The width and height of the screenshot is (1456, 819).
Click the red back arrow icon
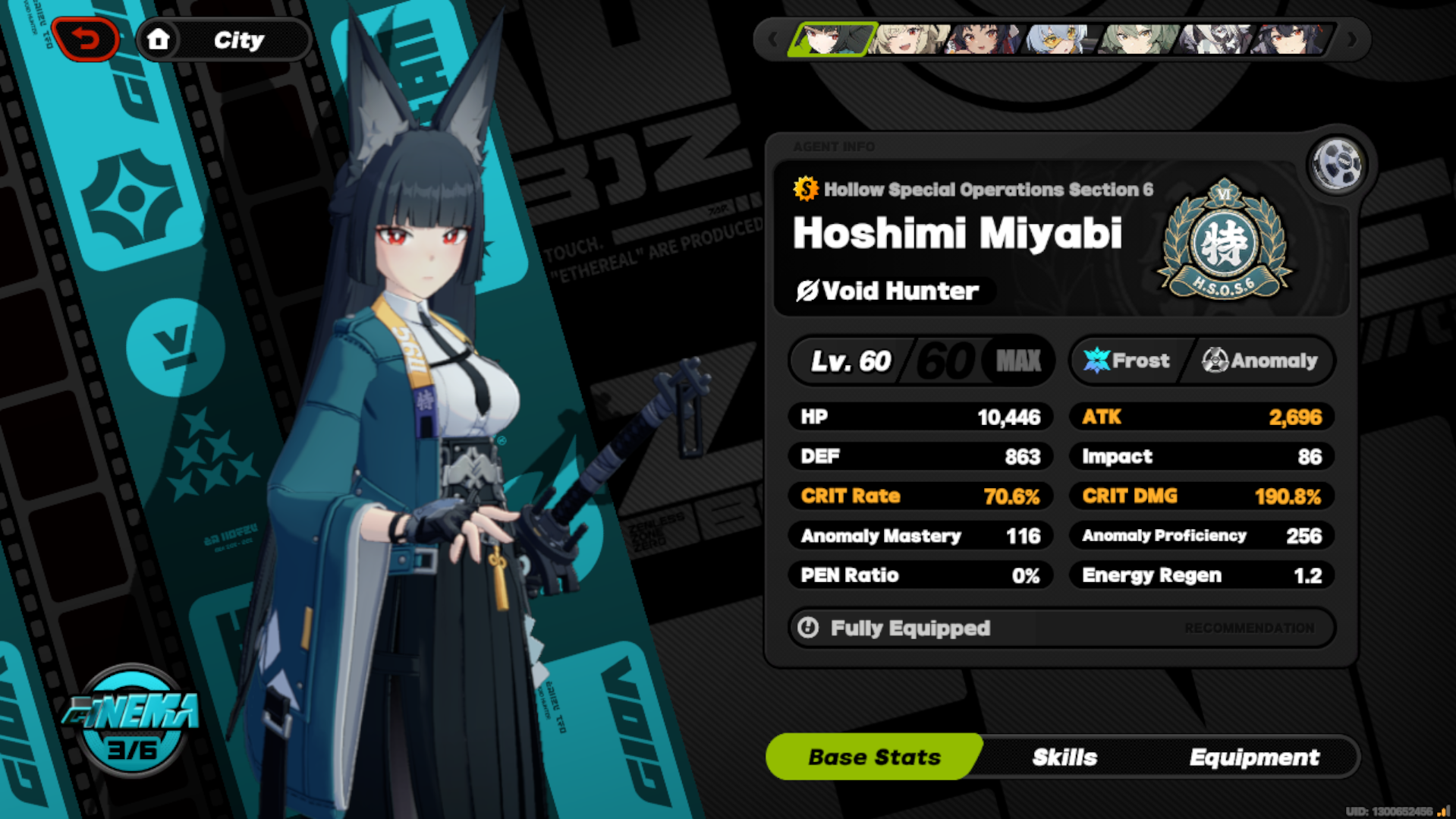[86, 38]
